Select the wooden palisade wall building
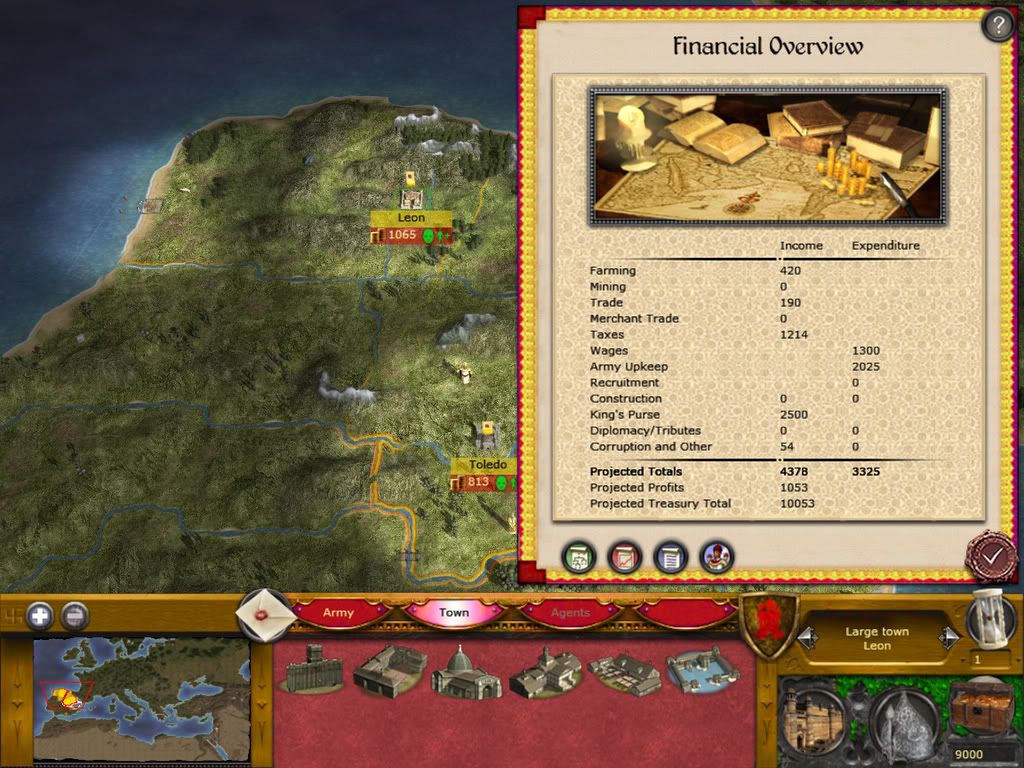The height and width of the screenshot is (768, 1024). [x=313, y=669]
